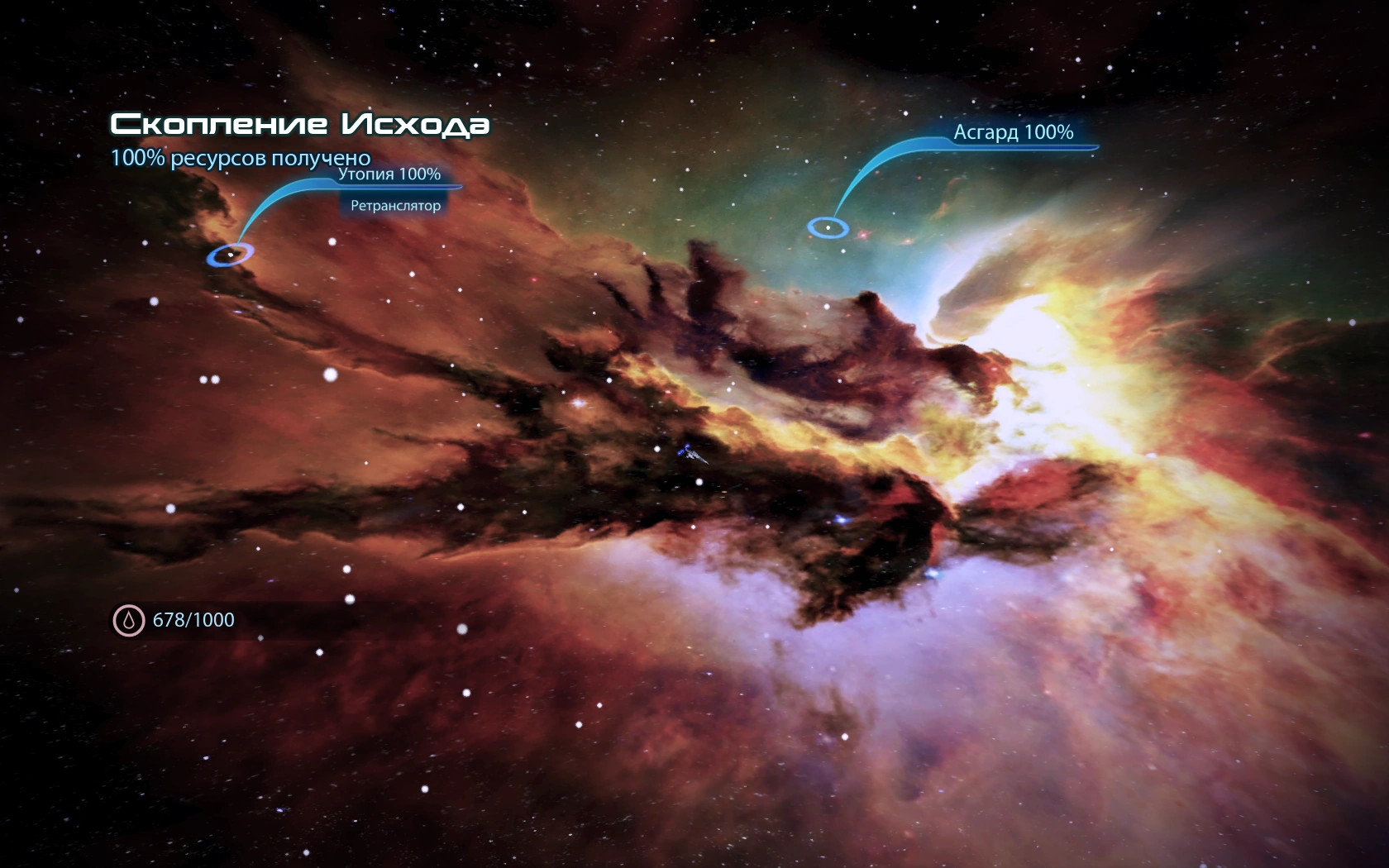Click the Асгард 100% label
The width and height of the screenshot is (1389, 868).
(1014, 132)
